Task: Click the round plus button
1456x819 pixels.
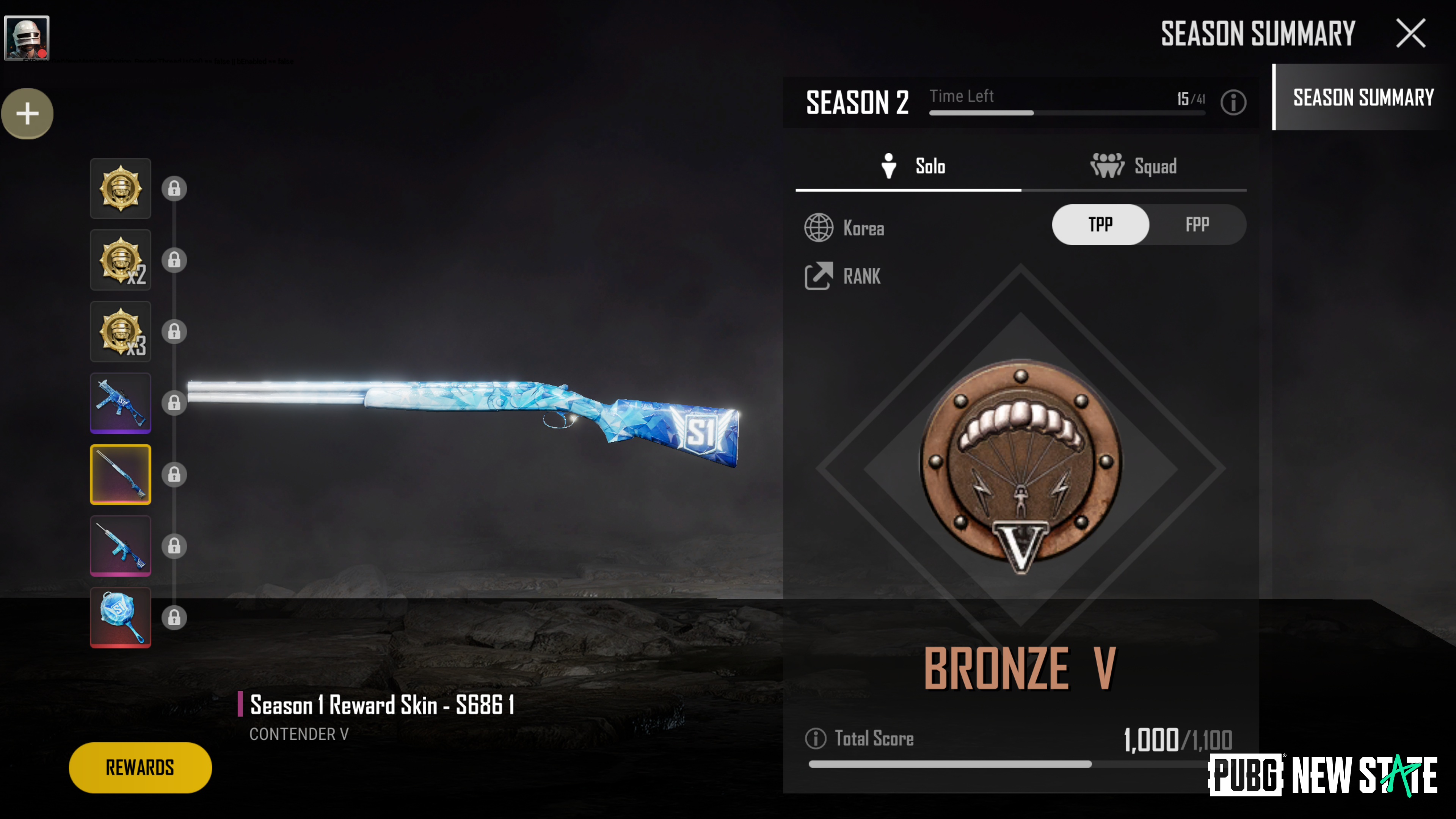Action: 27,114
